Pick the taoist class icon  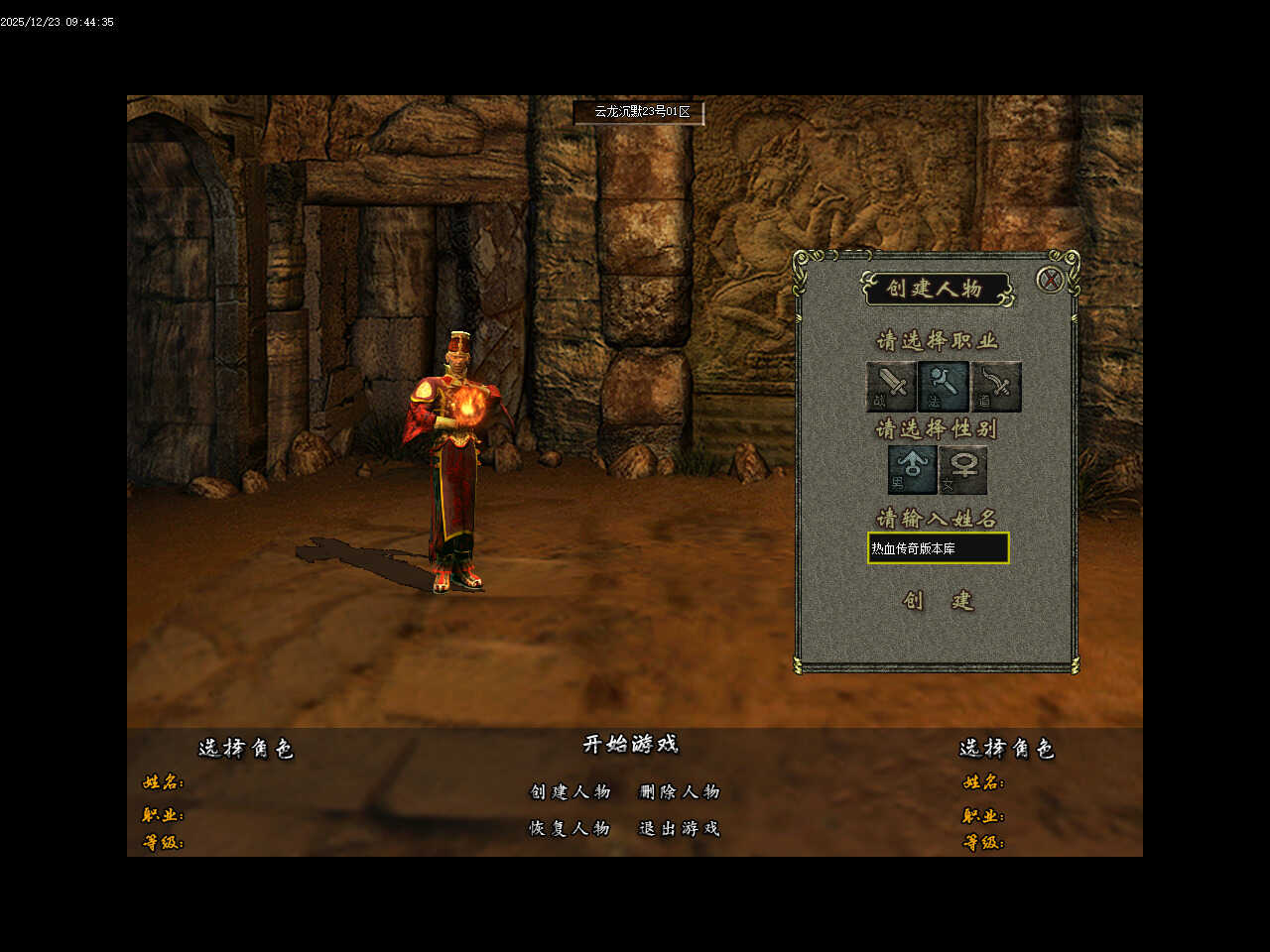point(996,386)
